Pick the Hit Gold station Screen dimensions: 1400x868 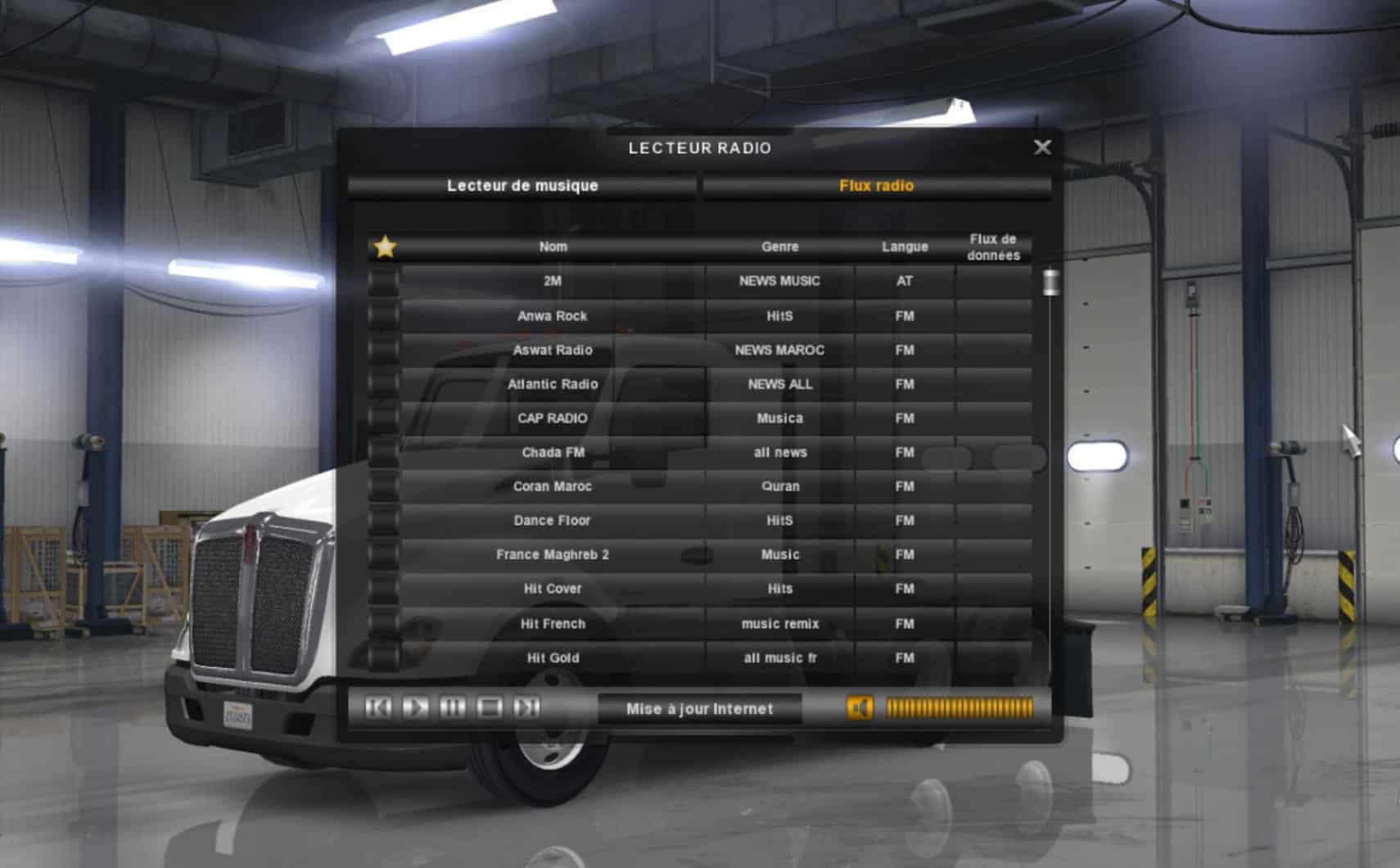(553, 658)
